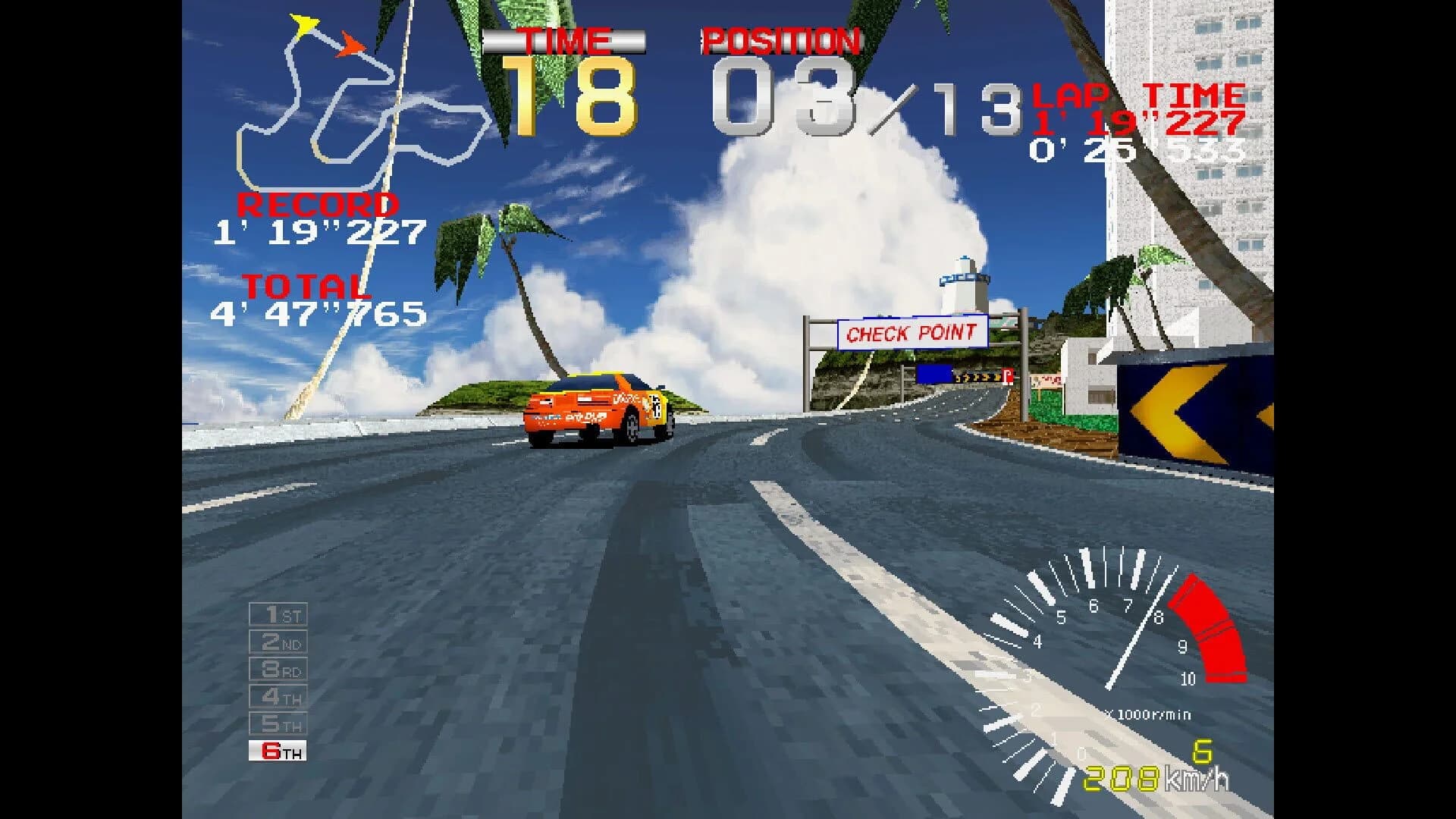This screenshot has width=1456, height=819.
Task: Click the orange checkpoint marker on the minimap
Action: click(x=350, y=45)
